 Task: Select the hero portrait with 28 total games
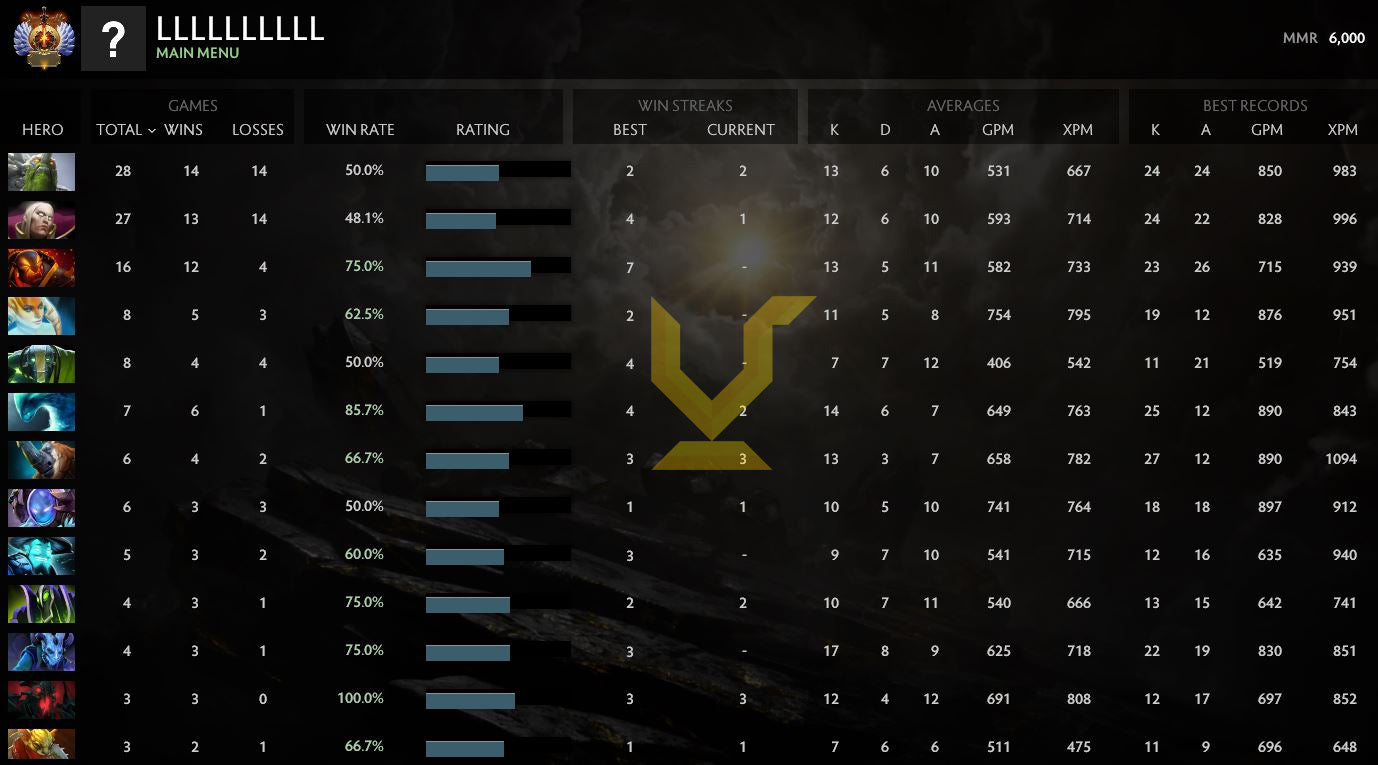point(41,171)
